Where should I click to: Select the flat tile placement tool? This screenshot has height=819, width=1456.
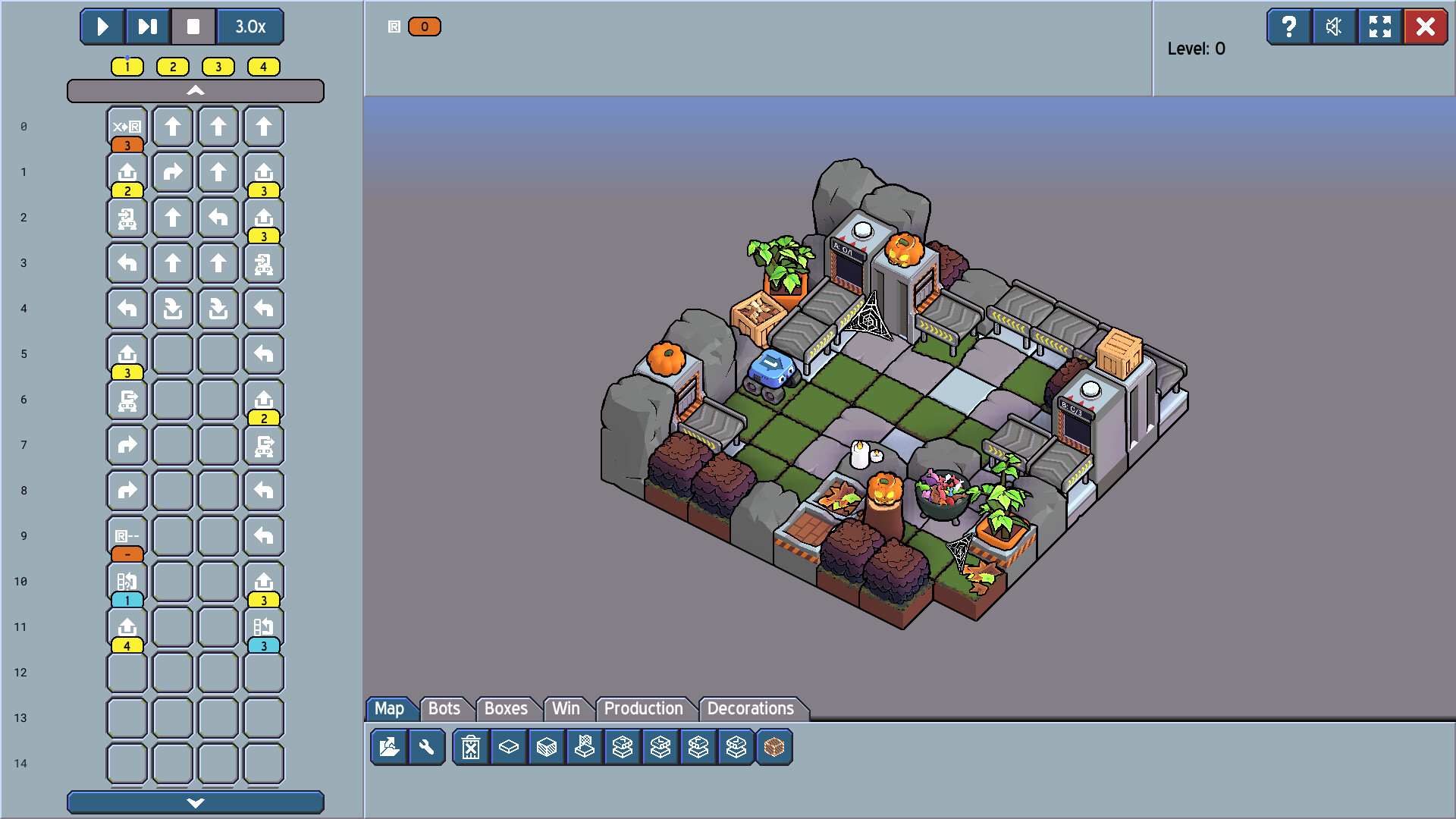pos(508,748)
